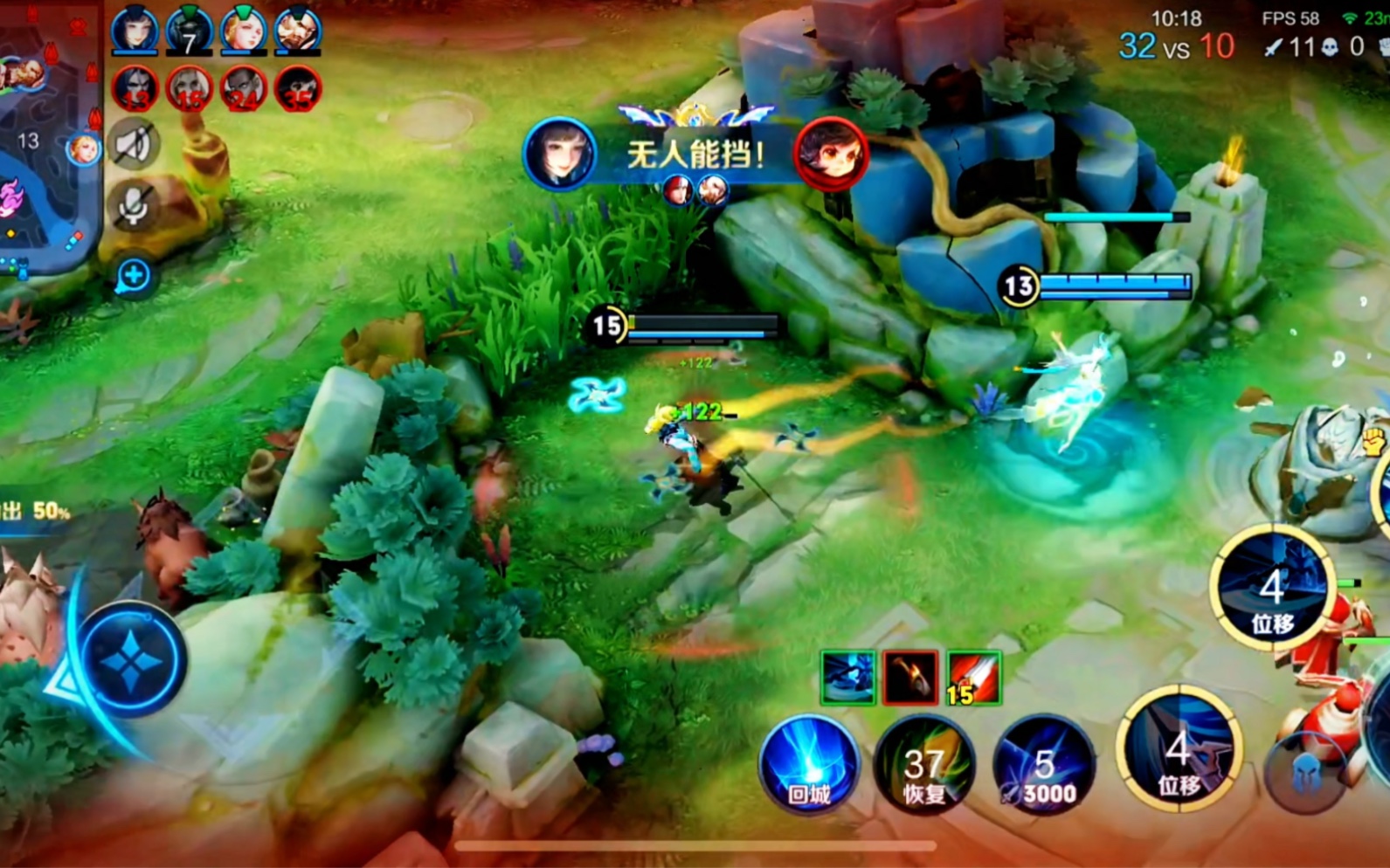Select the helmet target-hero button
The height and width of the screenshot is (868, 1390).
tap(1305, 774)
